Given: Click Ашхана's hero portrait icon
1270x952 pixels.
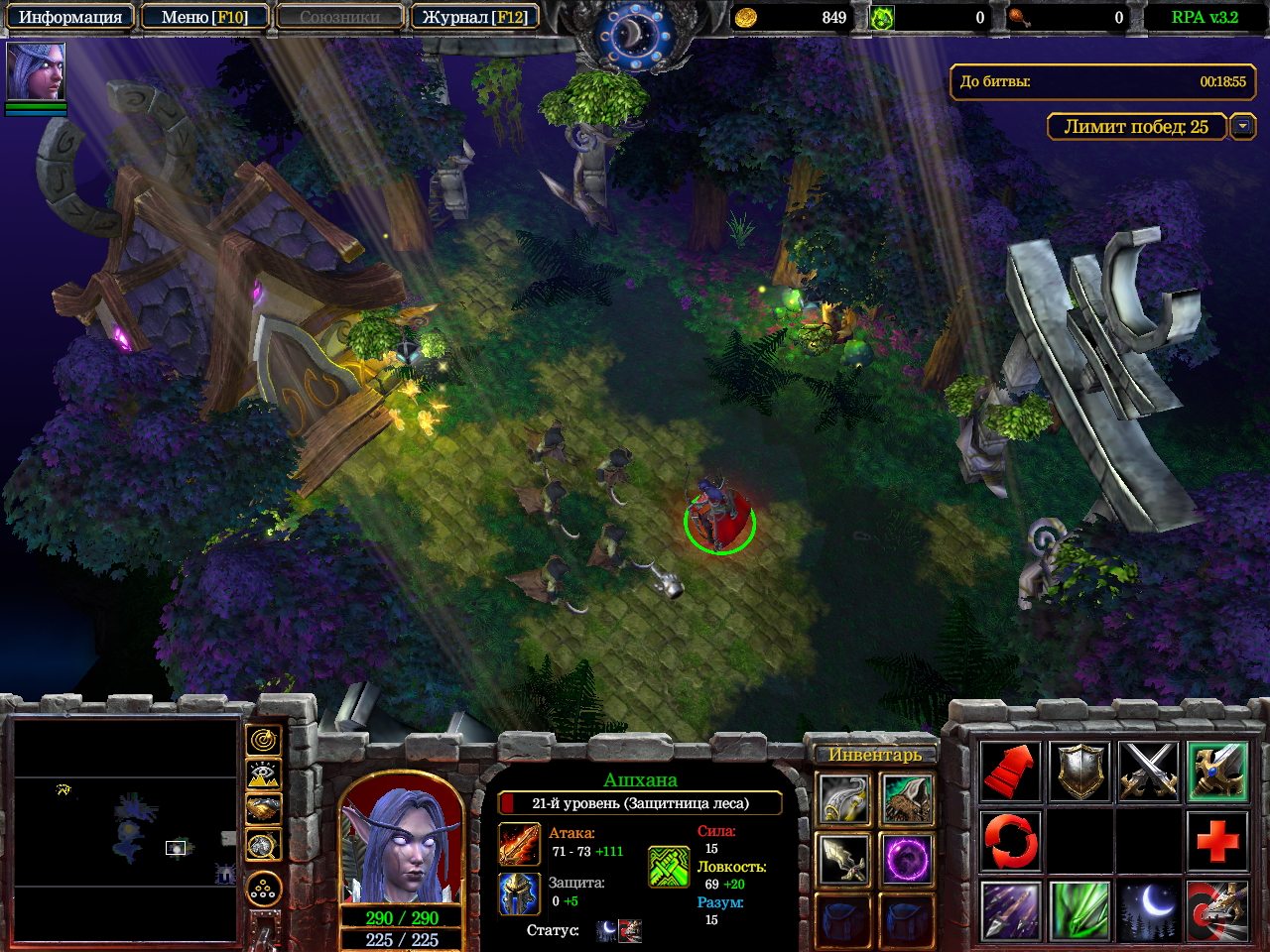Looking at the screenshot, I should (36, 71).
